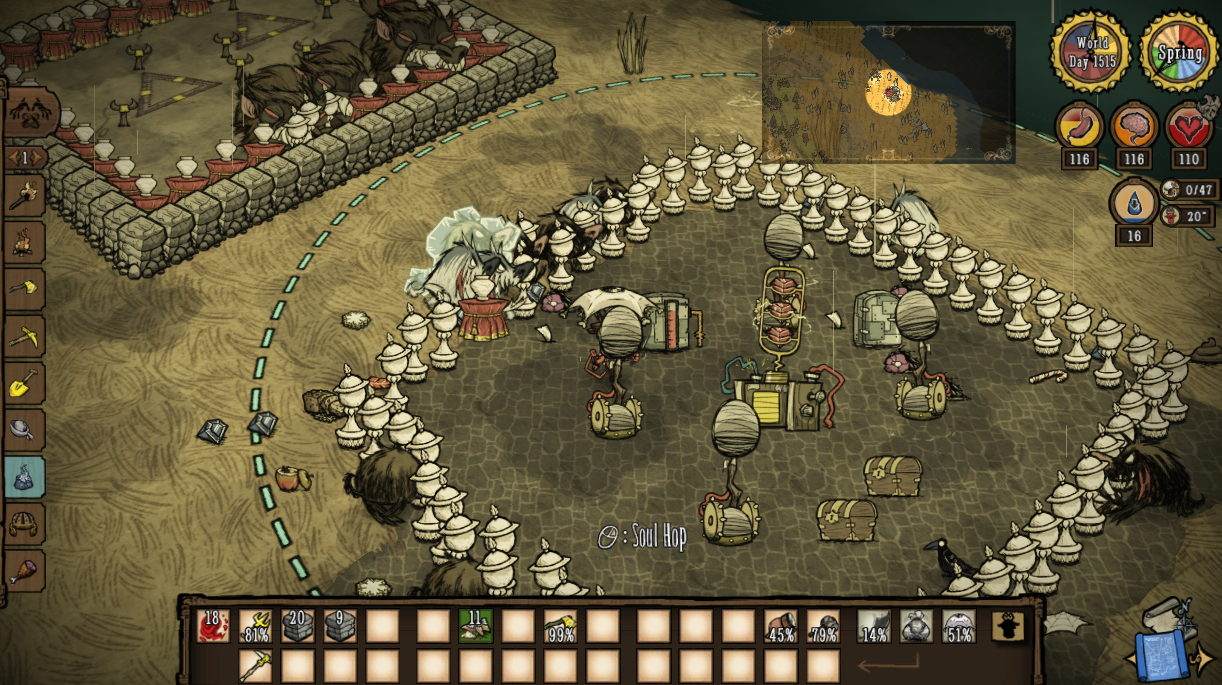Screen dimensions: 1222x685
Task: Choose the football helmet crafting shortcut
Action: click(x=24, y=523)
